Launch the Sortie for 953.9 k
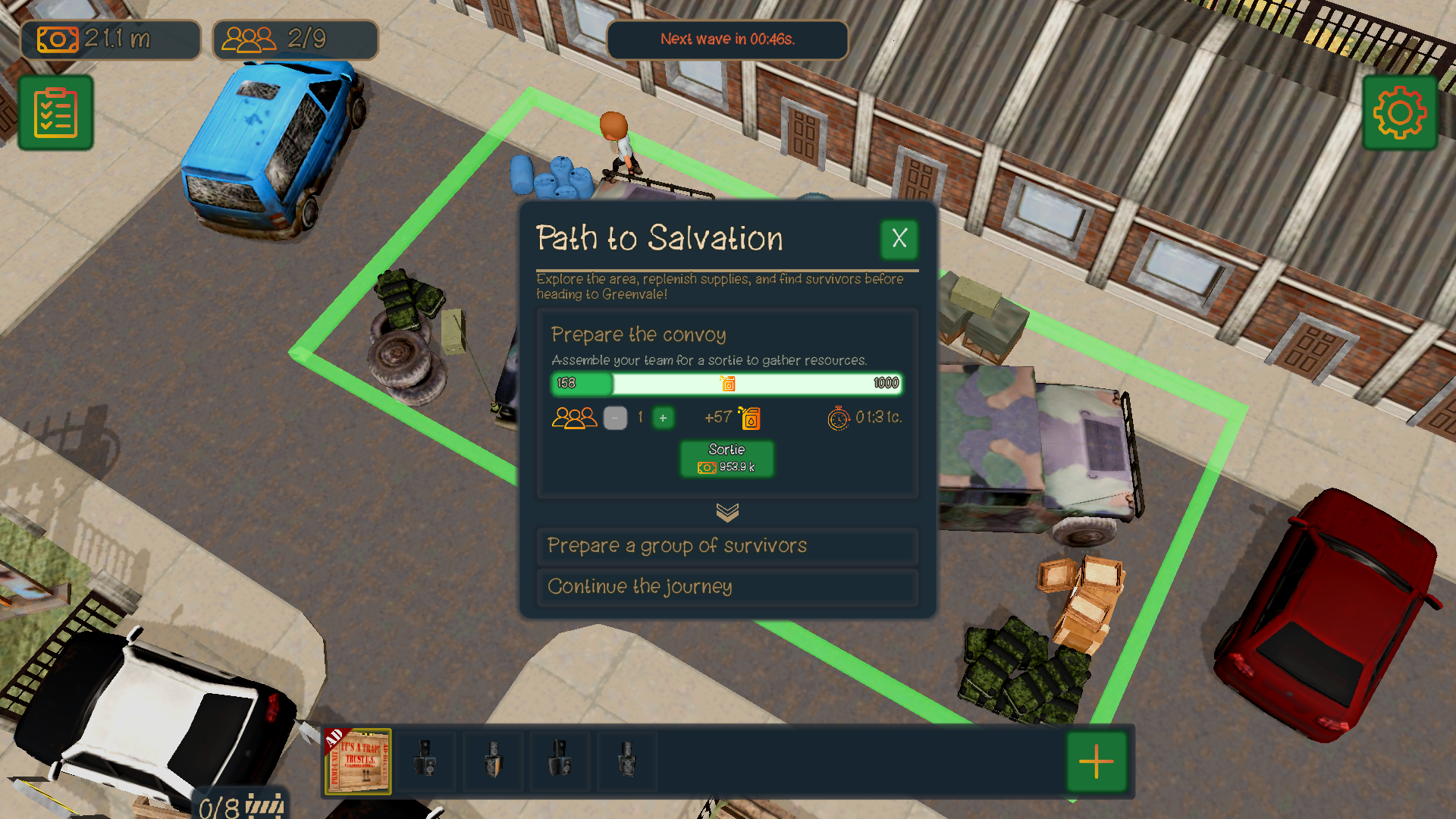The height and width of the screenshot is (819, 1456). 727,458
